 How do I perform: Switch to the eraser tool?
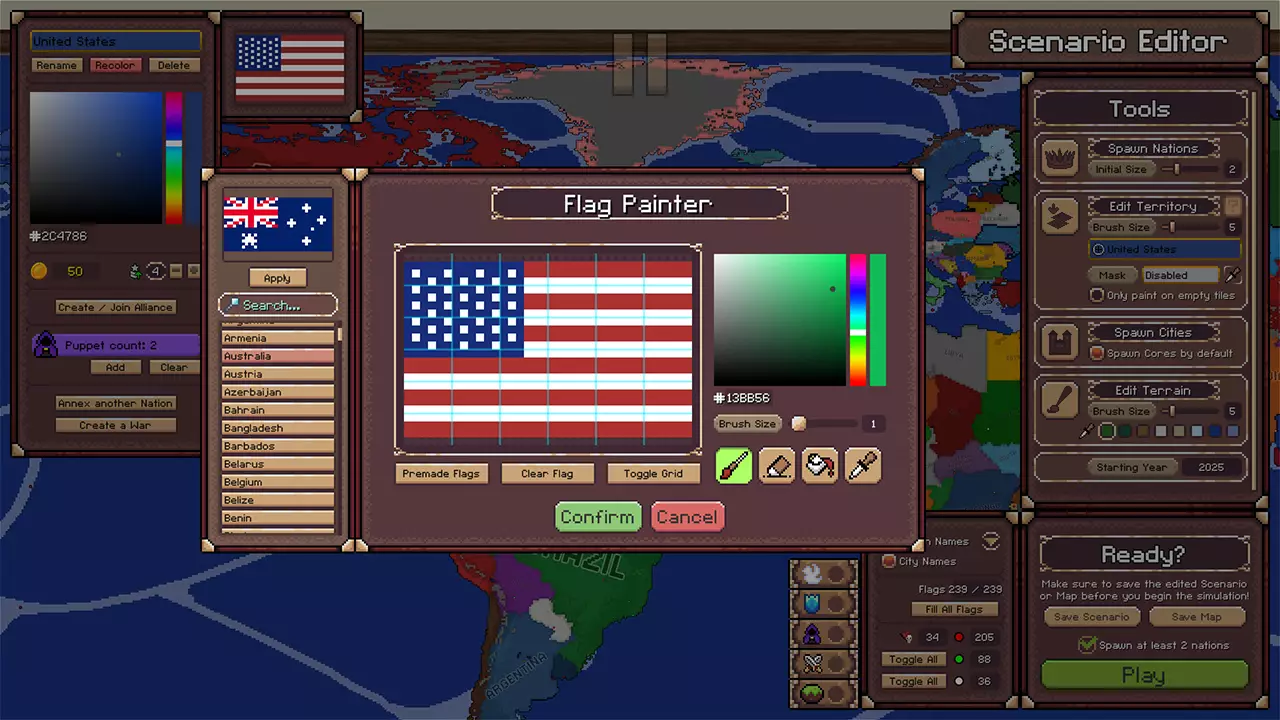[x=776, y=465]
